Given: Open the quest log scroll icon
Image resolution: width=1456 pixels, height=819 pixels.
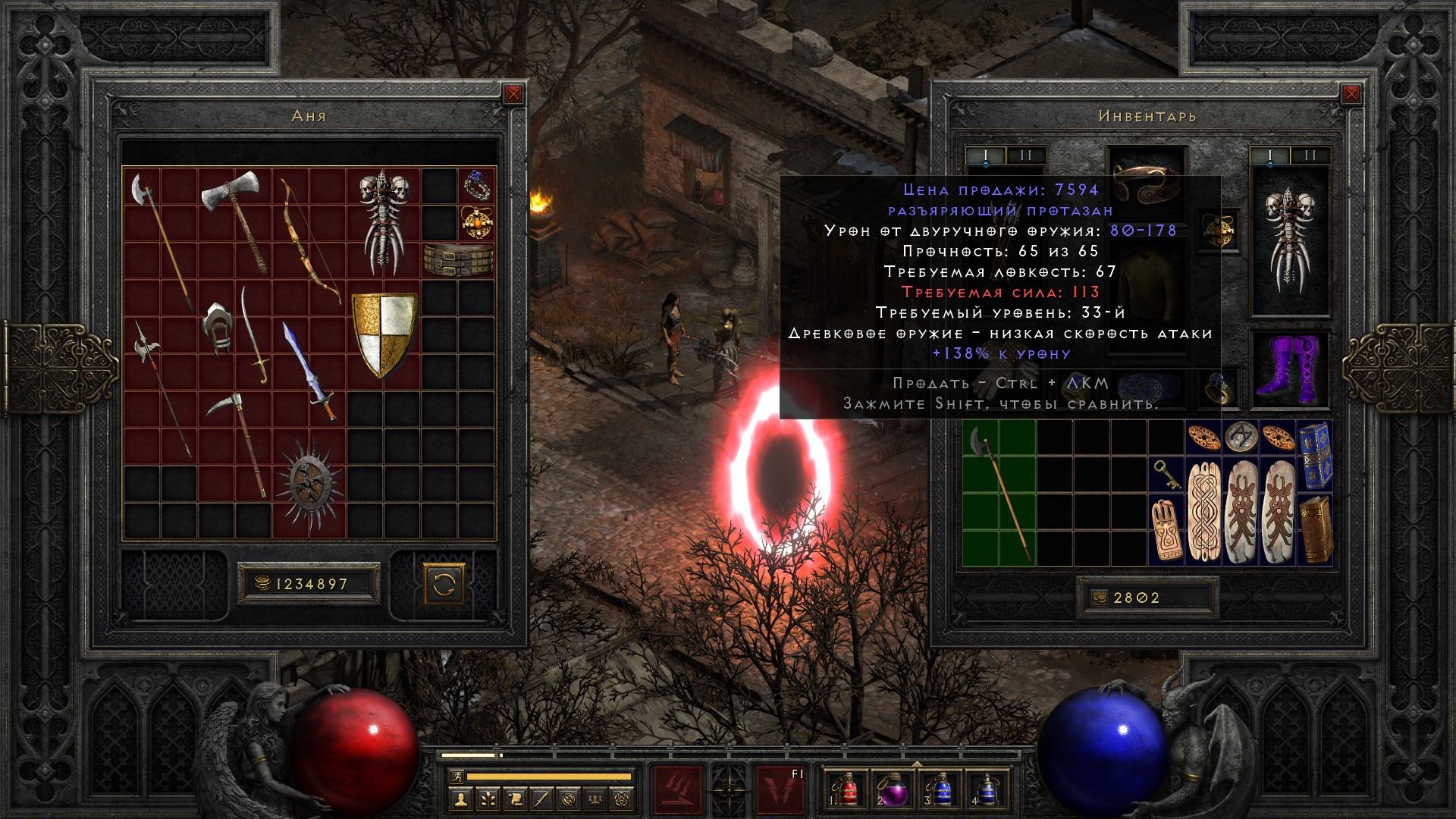Looking at the screenshot, I should [x=515, y=799].
